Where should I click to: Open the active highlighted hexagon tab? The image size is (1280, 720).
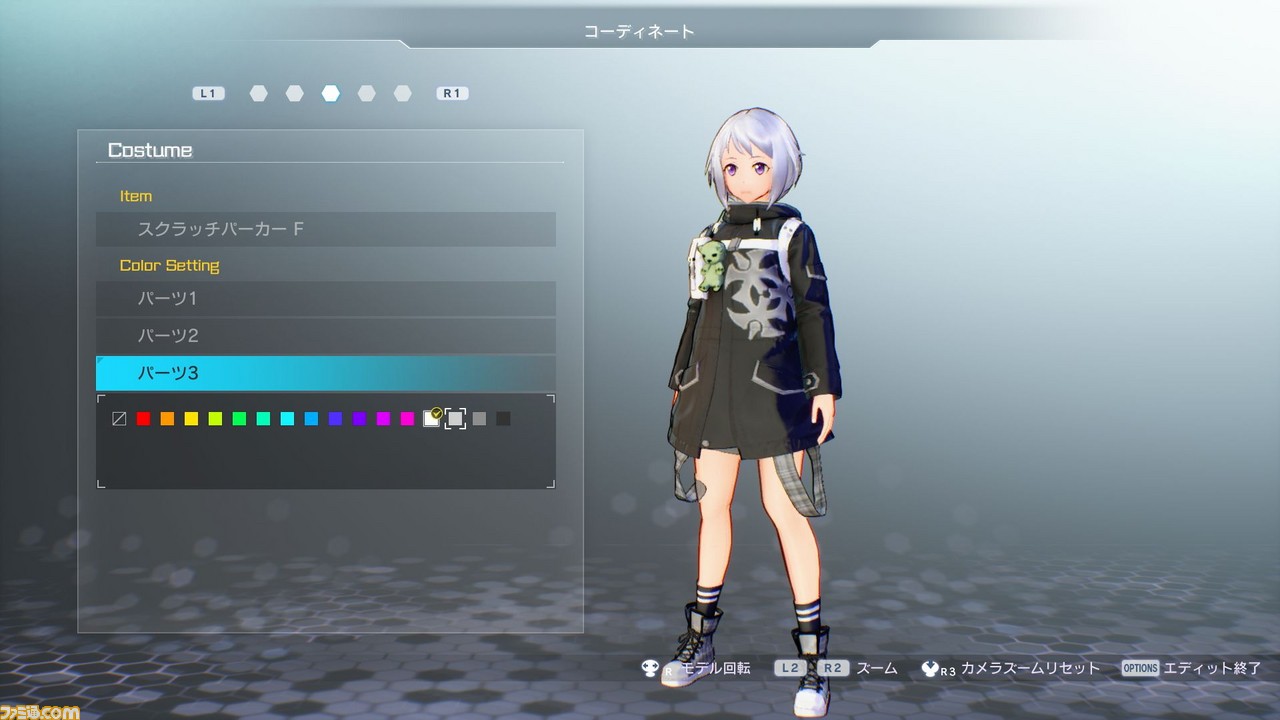[330, 93]
